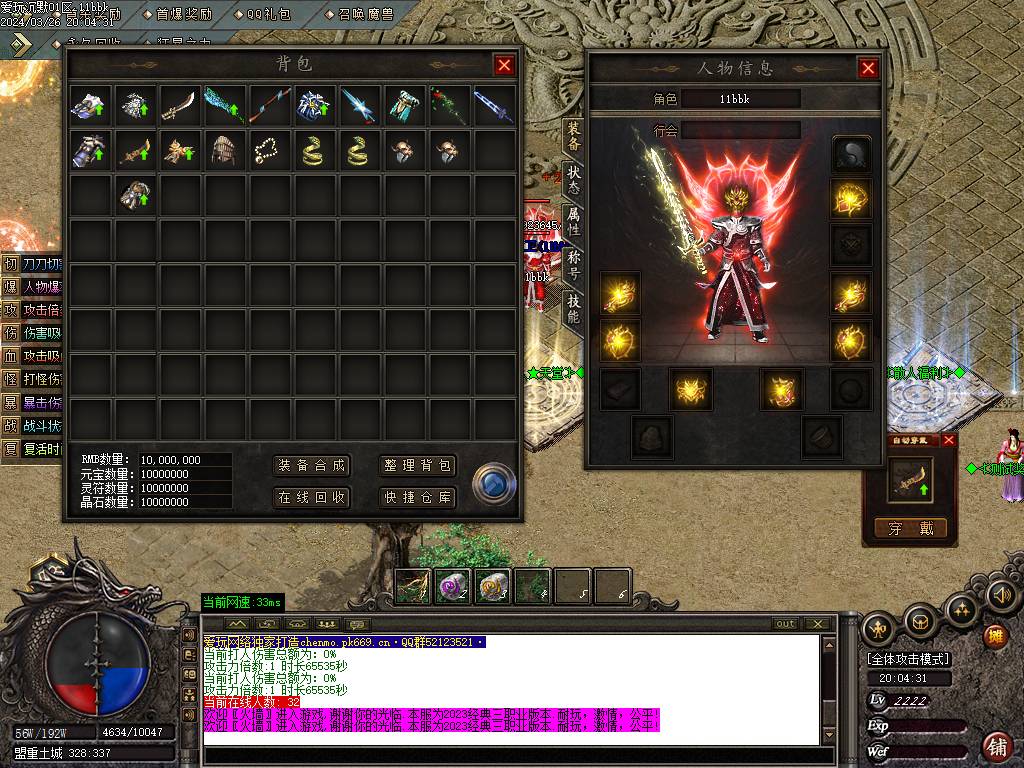1024x768 pixels.
Task: Open the 铺 shop button
Action: point(996,745)
